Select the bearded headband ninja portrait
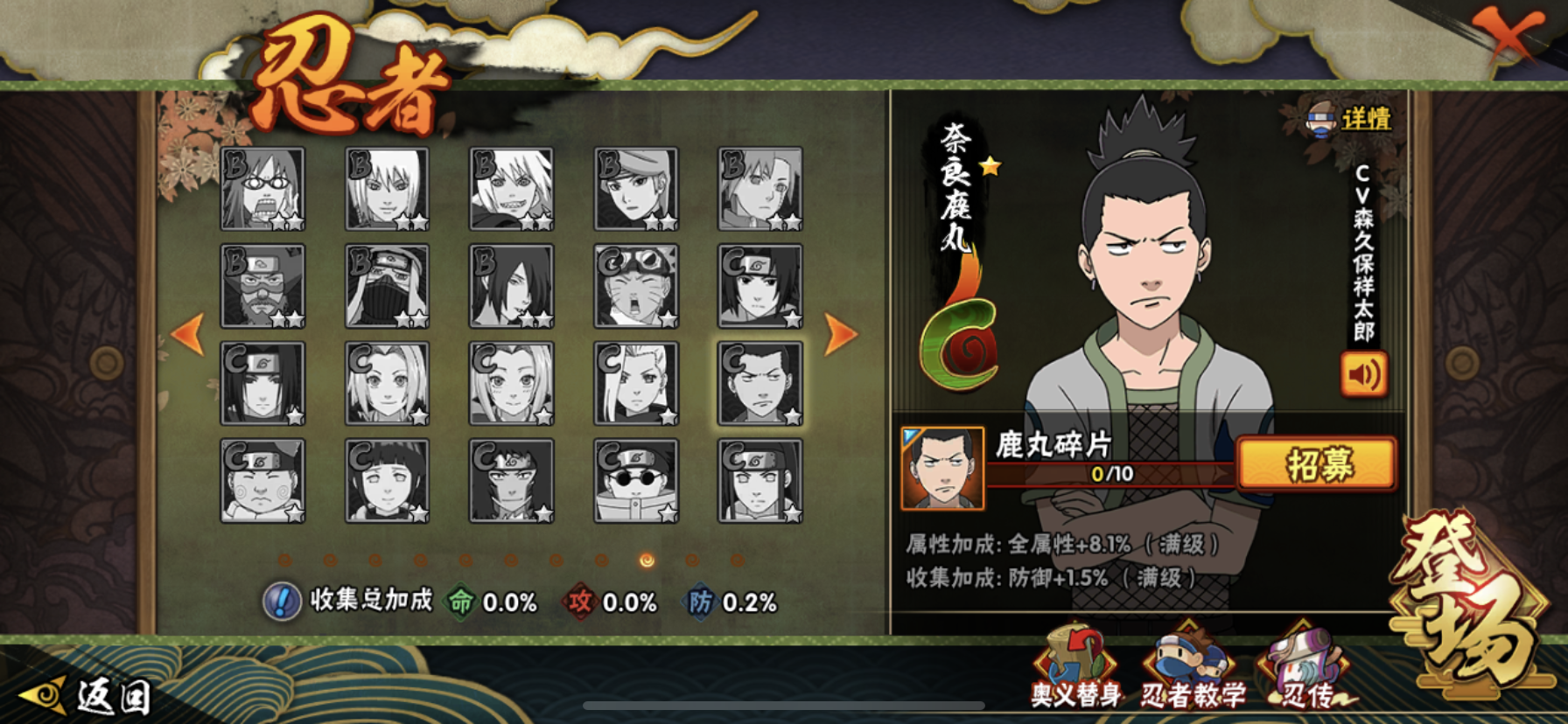This screenshot has height=724, width=1568. click(262, 286)
